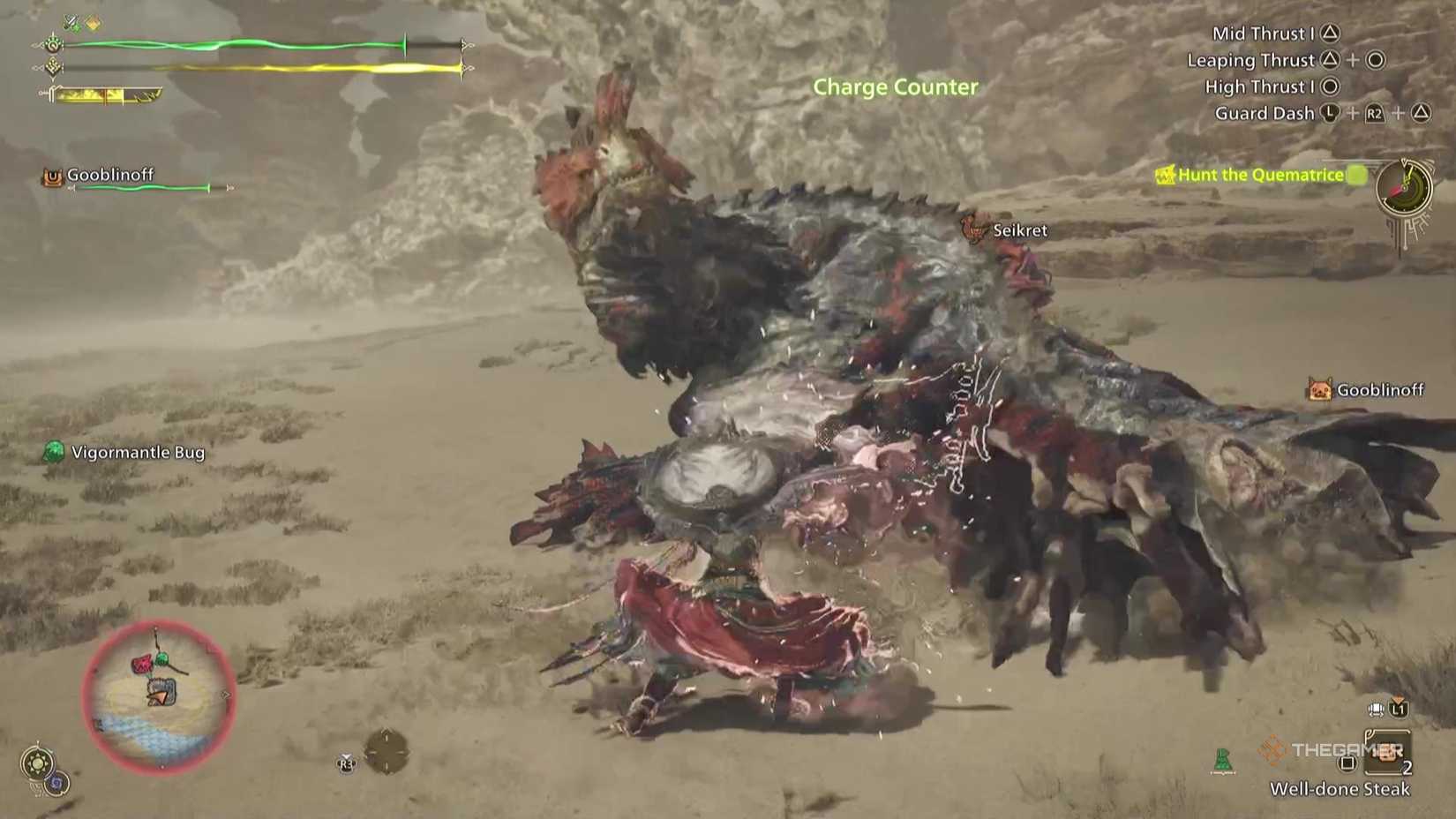Viewport: 1456px width, 819px height.
Task: Select the slinger L1 ammo icon
Action: [1399, 710]
